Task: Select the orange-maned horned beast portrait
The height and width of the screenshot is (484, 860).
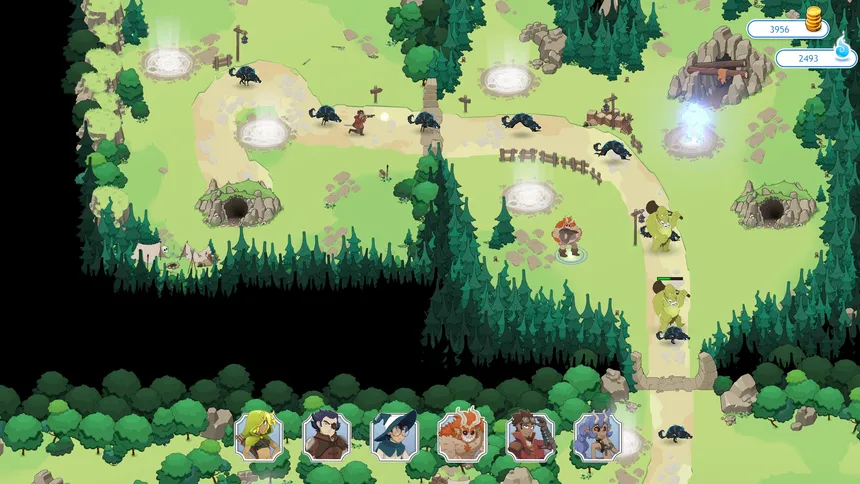Action: pos(462,436)
